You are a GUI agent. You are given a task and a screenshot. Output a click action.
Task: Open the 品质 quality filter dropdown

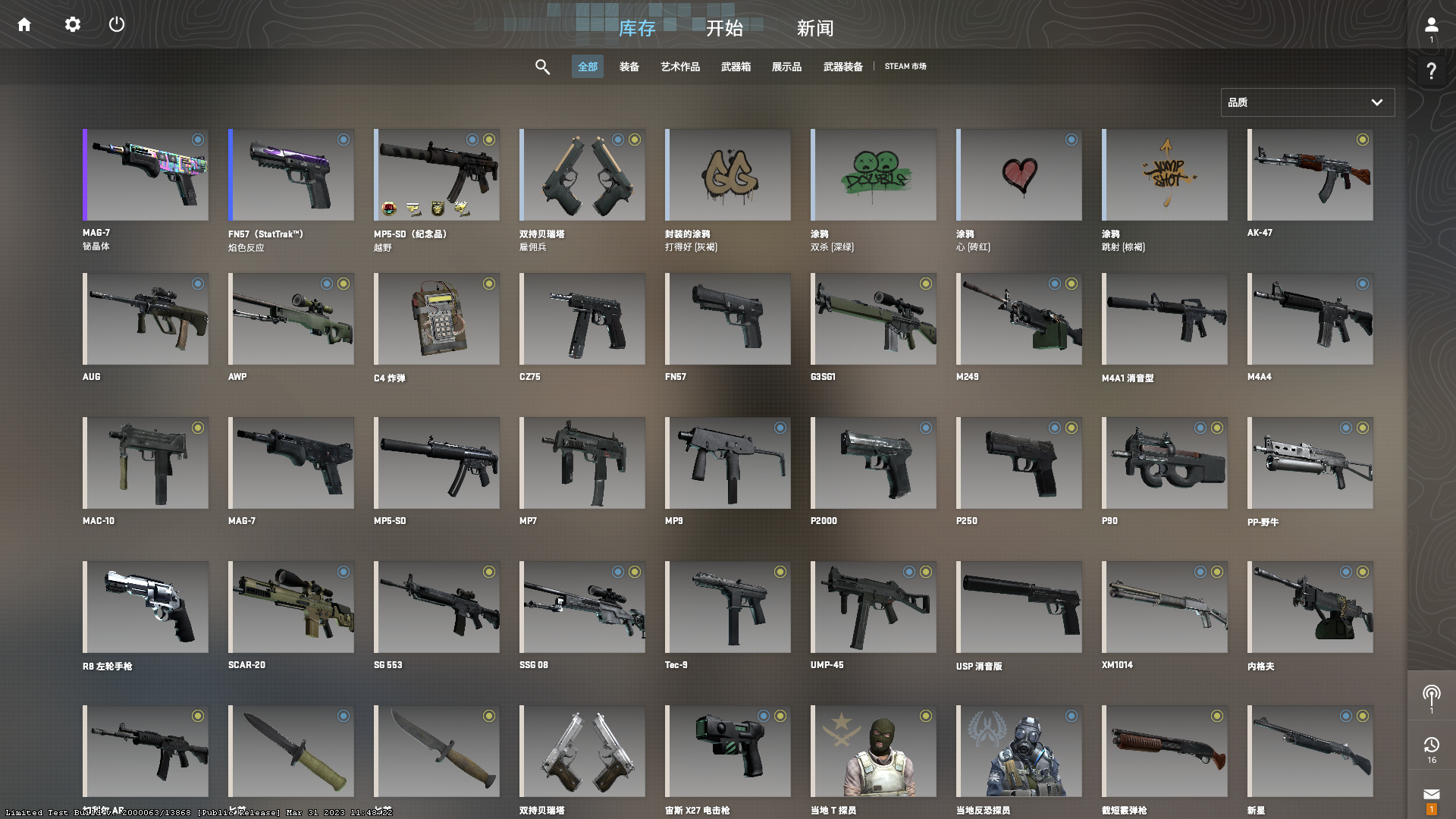[1307, 102]
